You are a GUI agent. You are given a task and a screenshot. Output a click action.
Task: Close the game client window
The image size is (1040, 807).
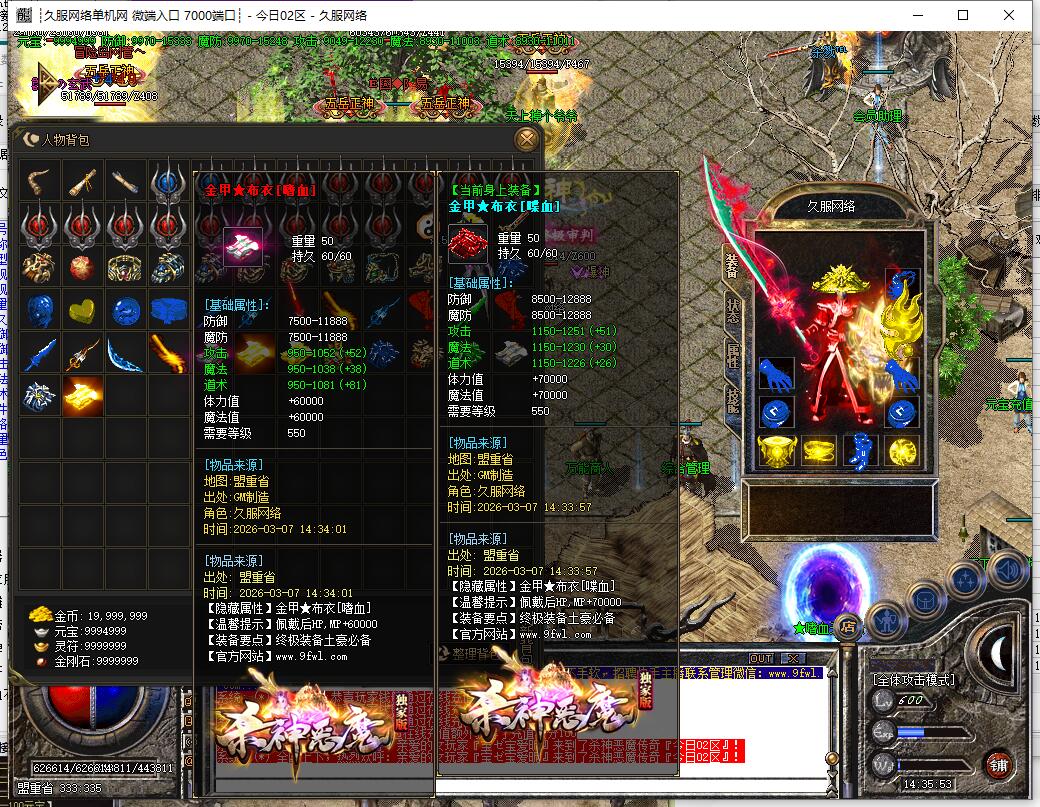(x=1010, y=15)
